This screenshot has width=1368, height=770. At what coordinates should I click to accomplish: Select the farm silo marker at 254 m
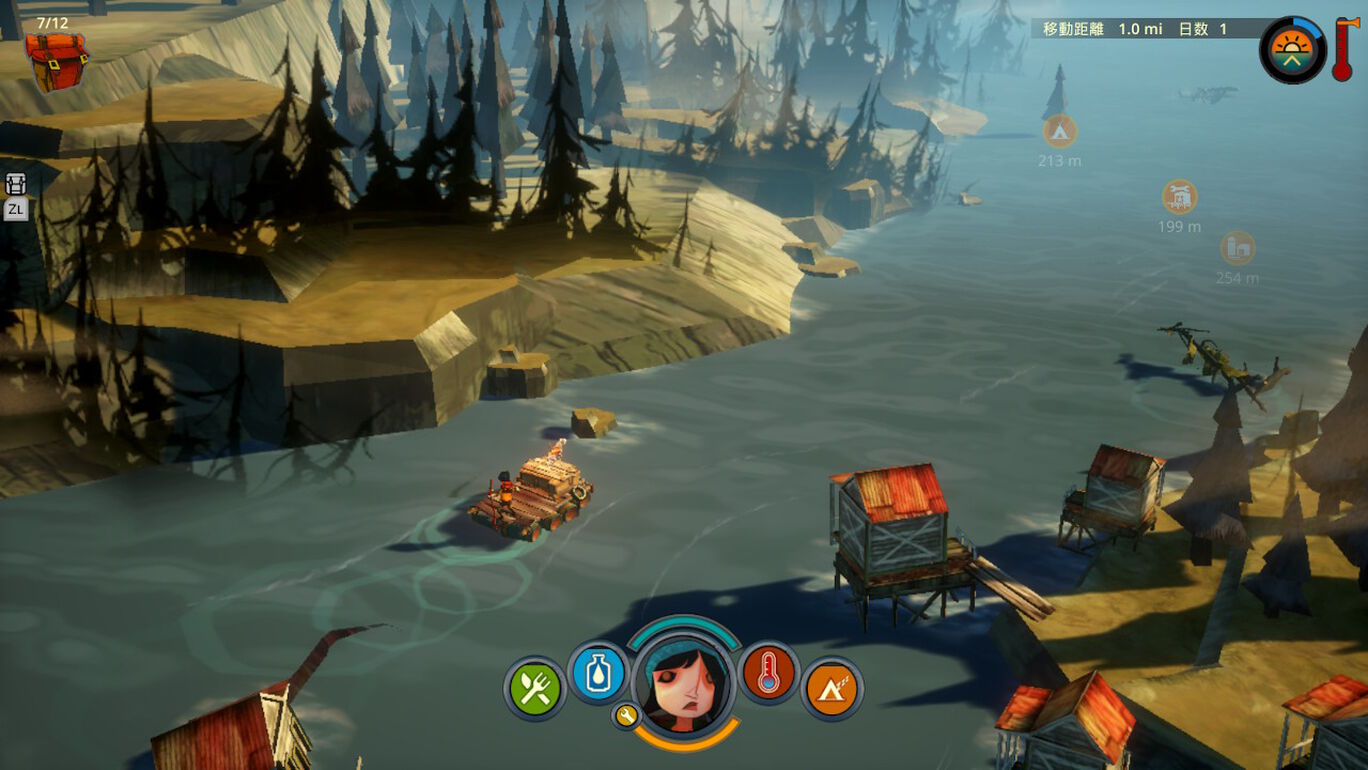[x=1238, y=248]
